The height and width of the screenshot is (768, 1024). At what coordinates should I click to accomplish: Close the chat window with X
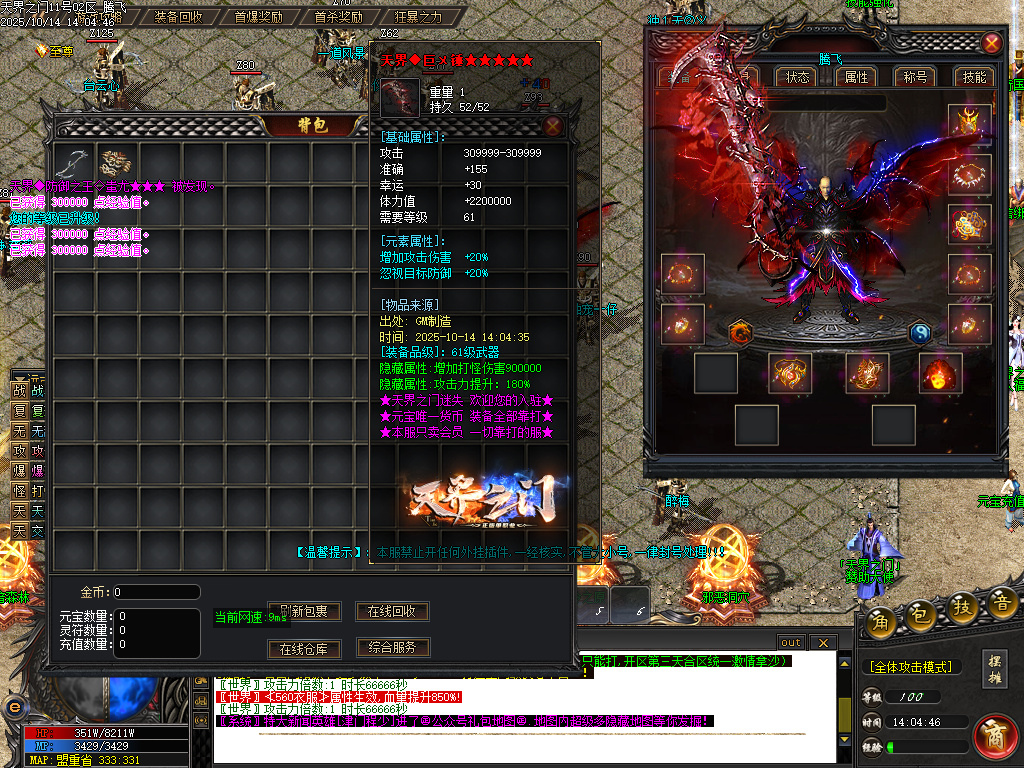click(822, 642)
